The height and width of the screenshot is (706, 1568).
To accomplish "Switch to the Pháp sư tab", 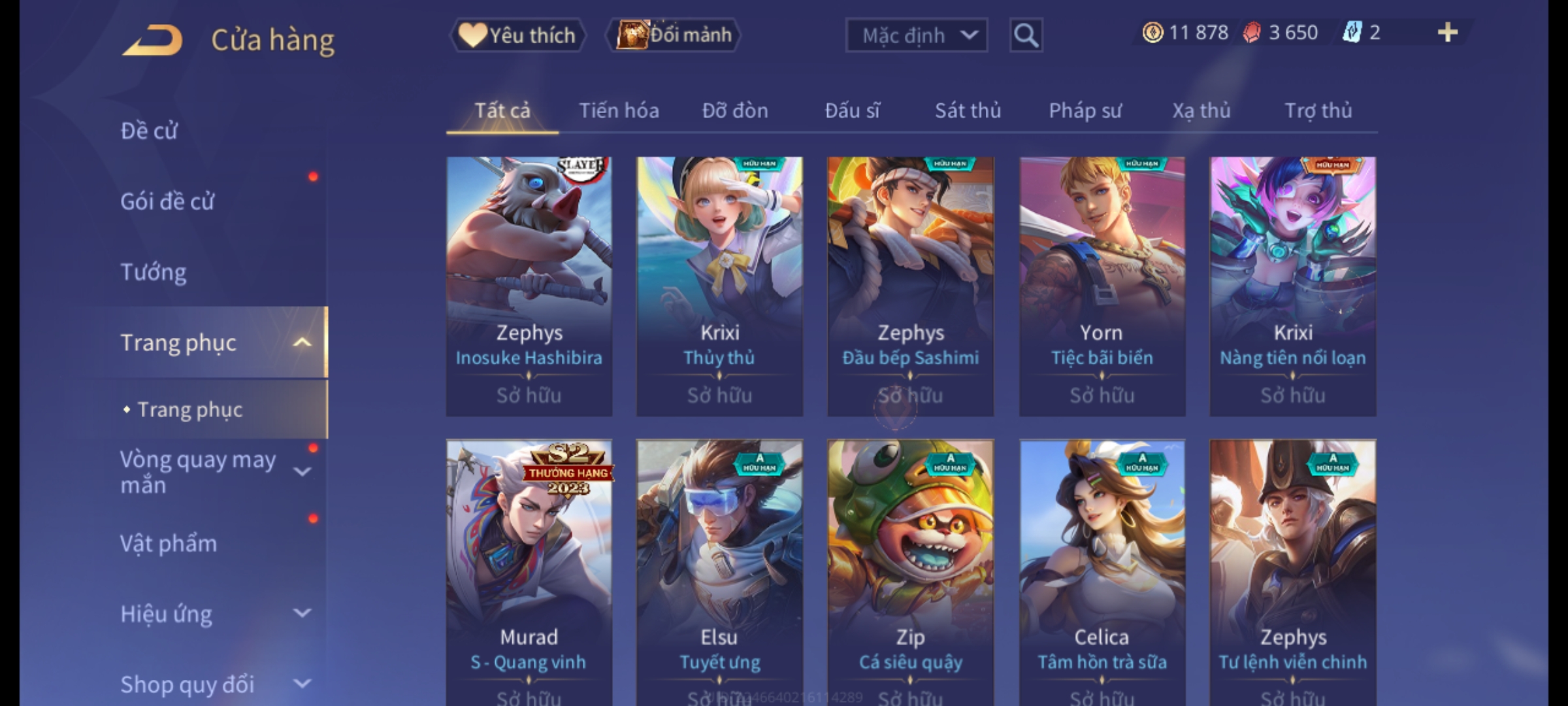I will 1085,110.
